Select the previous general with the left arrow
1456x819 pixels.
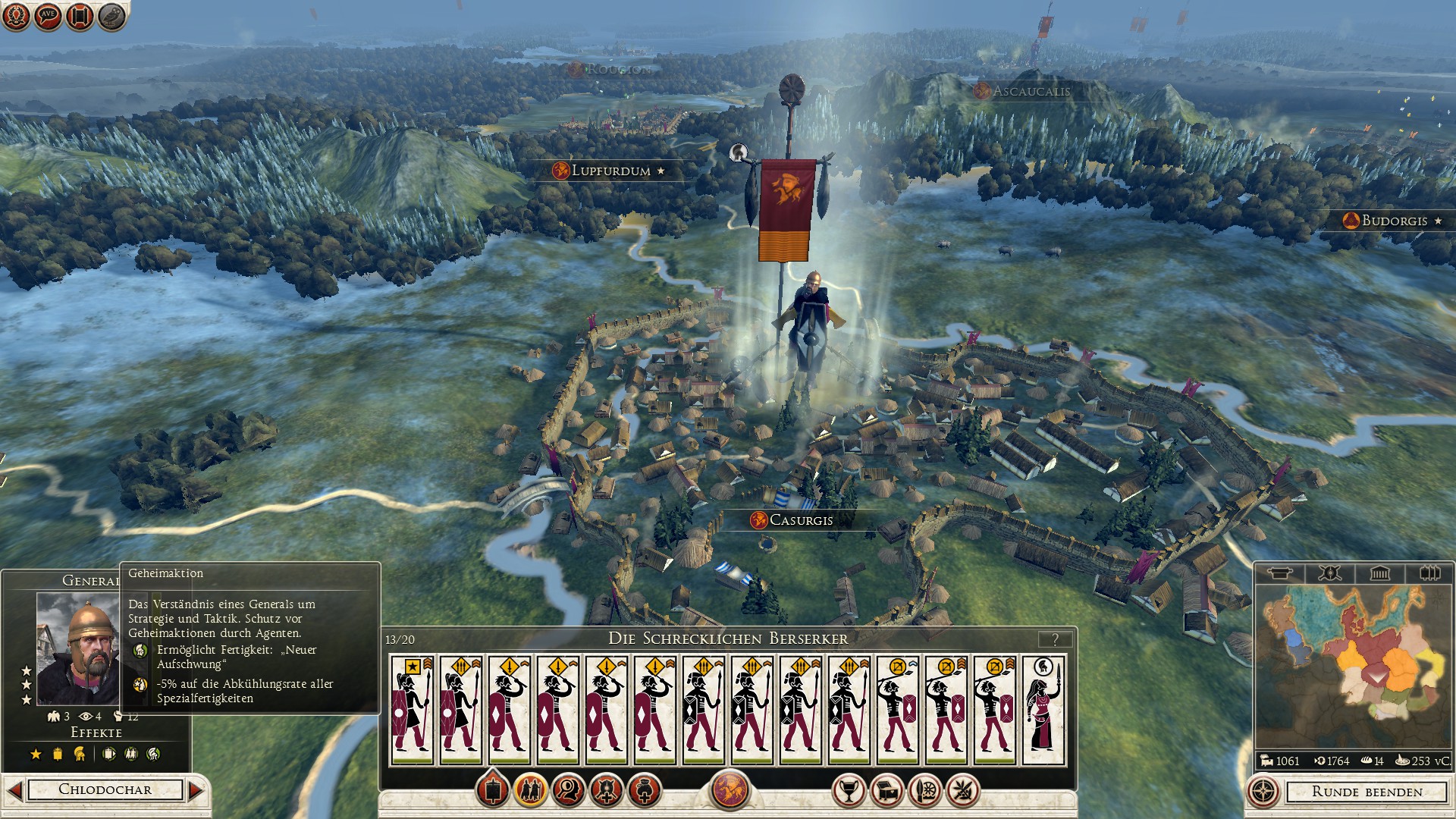tap(14, 790)
